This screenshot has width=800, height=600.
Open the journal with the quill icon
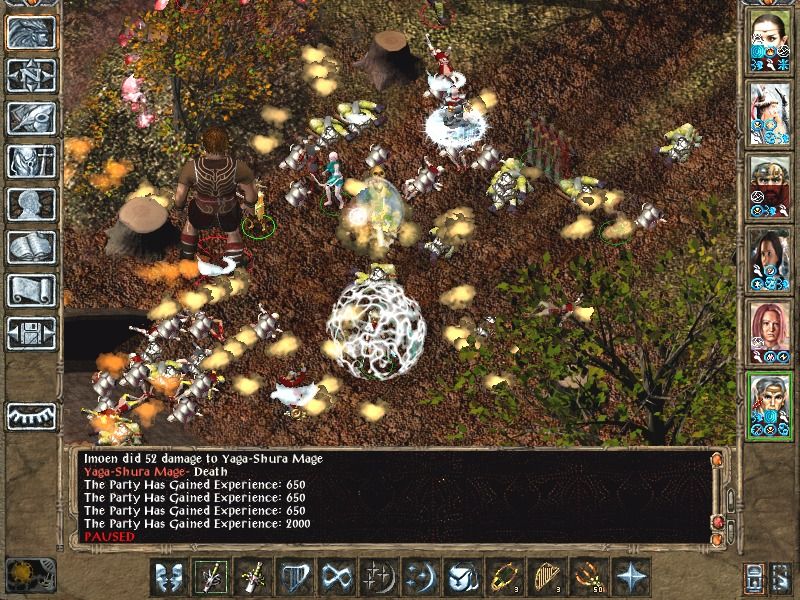point(30,118)
